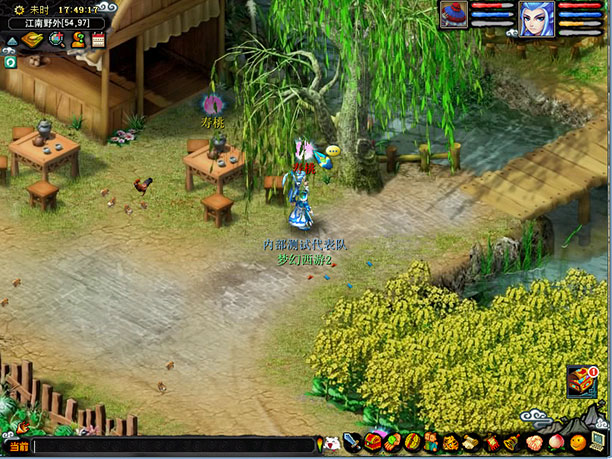The height and width of the screenshot is (459, 612).
Task: Open the sword attack icon
Action: click(x=352, y=441)
